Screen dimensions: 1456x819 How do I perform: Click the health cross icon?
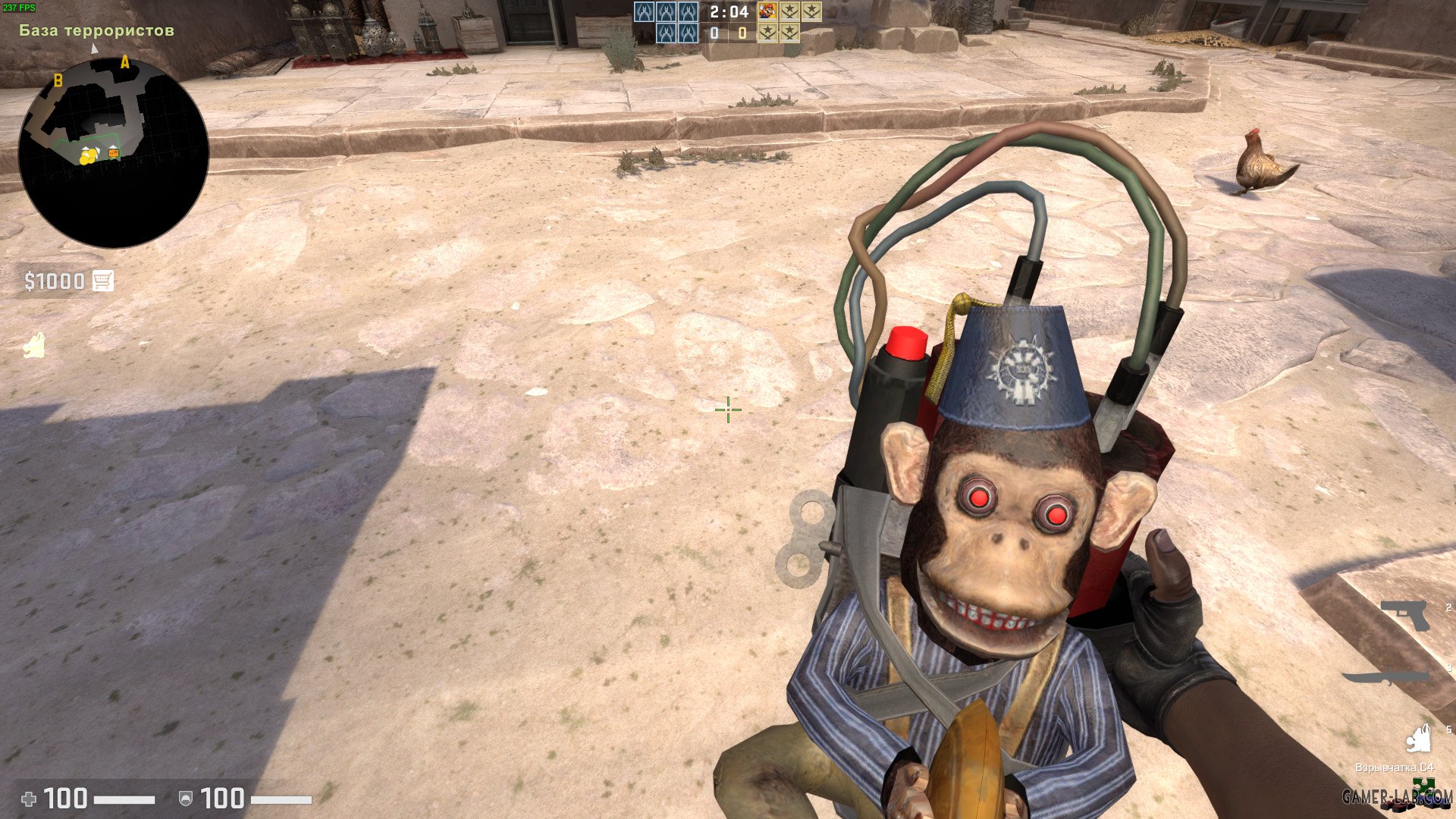[28, 798]
